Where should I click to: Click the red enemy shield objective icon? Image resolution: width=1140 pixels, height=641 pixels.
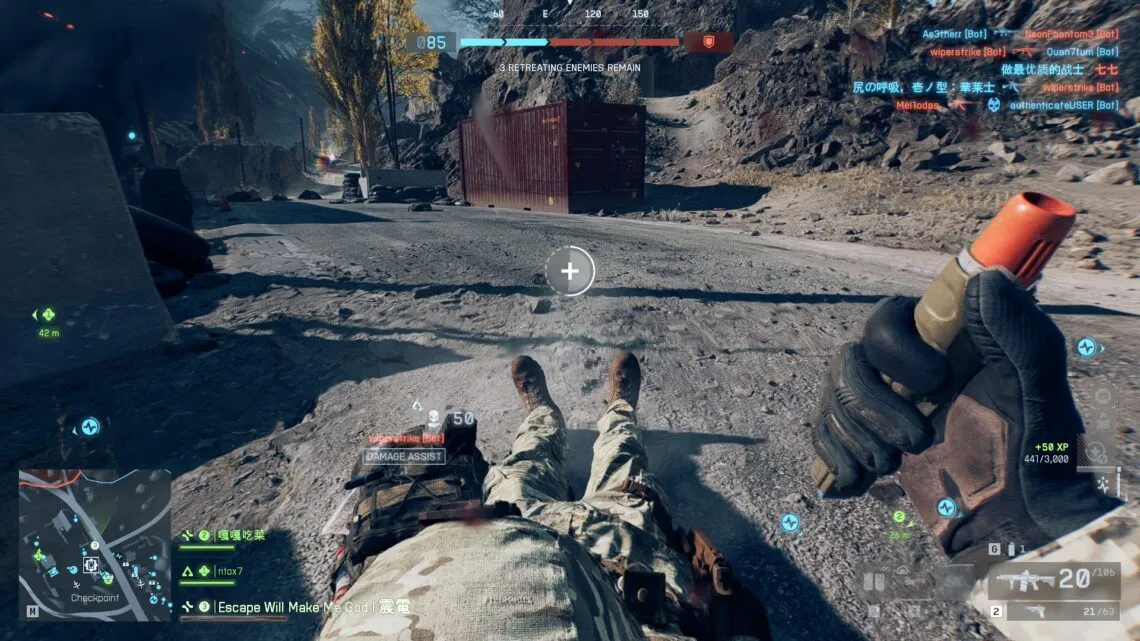click(x=707, y=42)
